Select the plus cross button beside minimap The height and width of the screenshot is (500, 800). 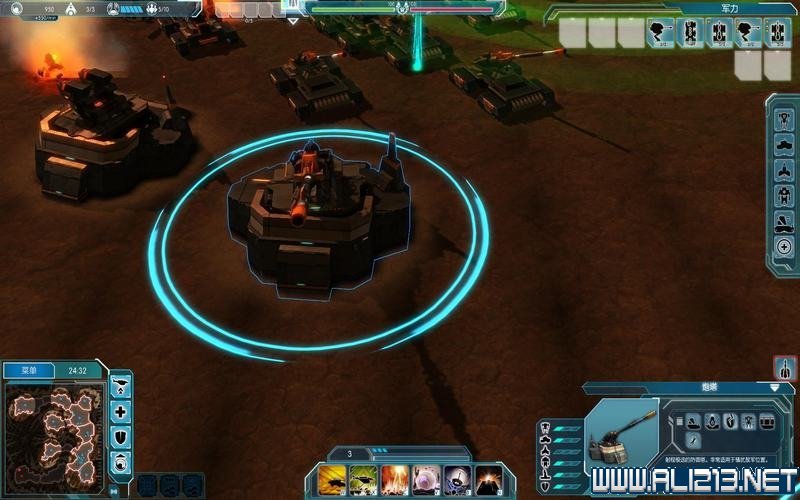pos(121,411)
